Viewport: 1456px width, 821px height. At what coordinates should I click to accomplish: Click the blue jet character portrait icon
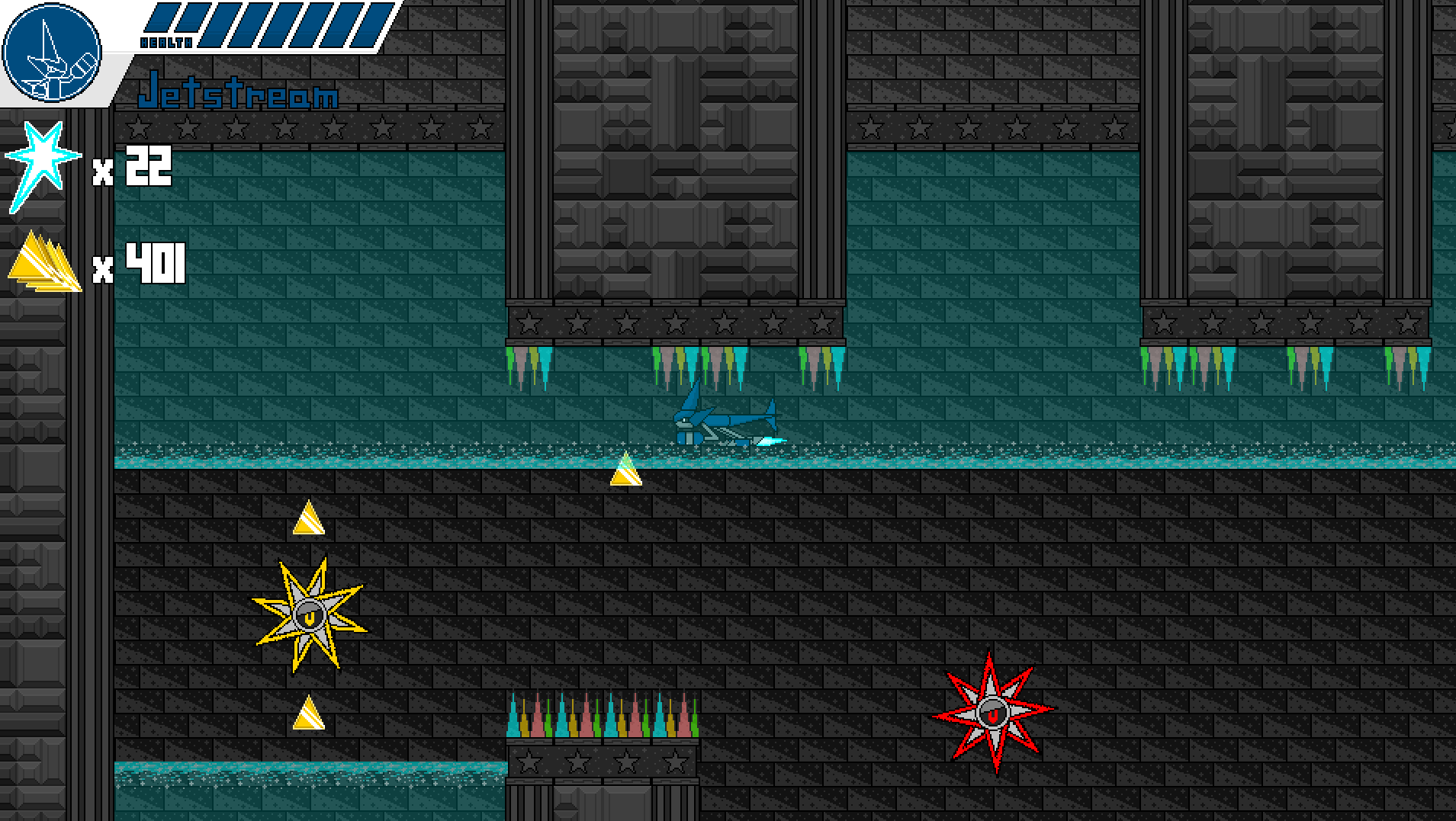click(x=52, y=53)
